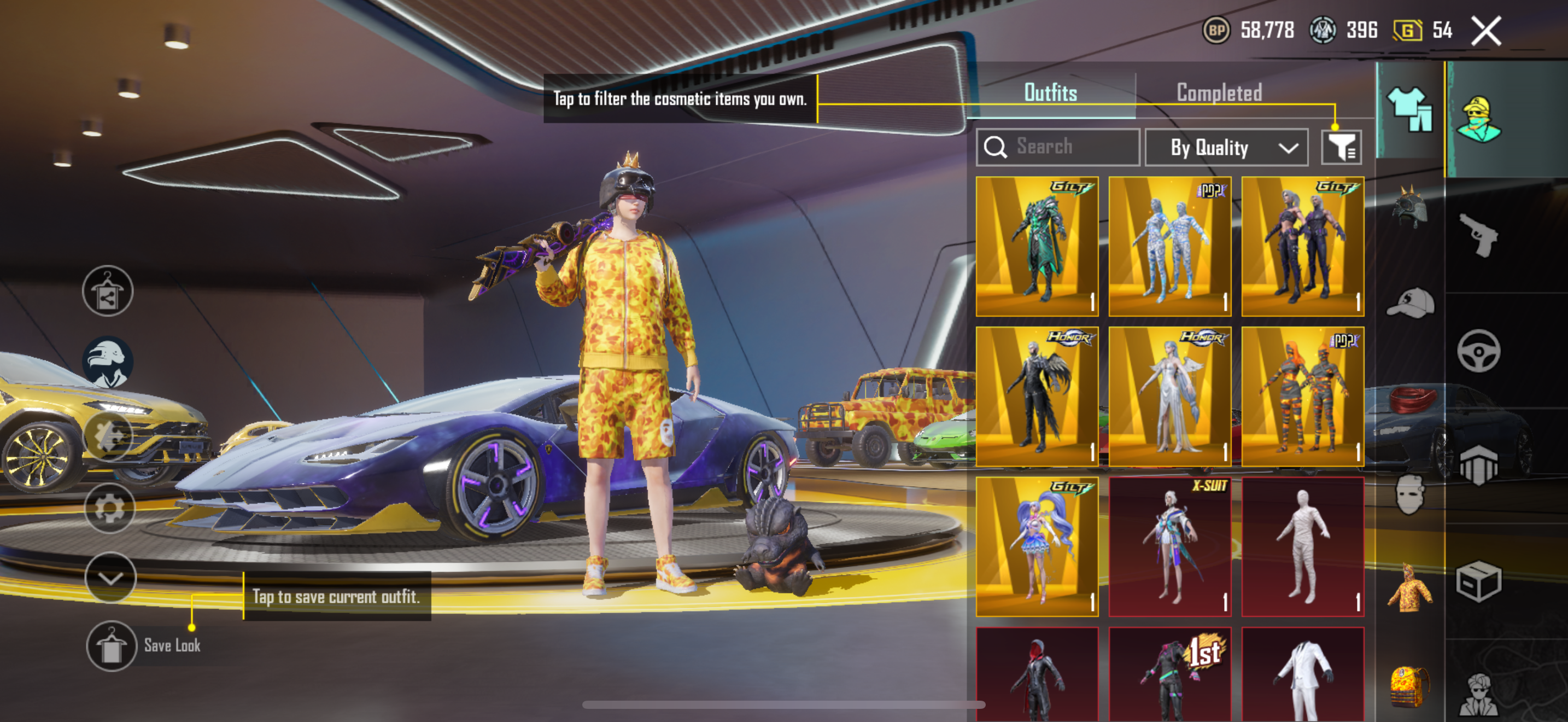Collapse the left side button panel
Screen dimensions: 1568x722
pos(110,577)
